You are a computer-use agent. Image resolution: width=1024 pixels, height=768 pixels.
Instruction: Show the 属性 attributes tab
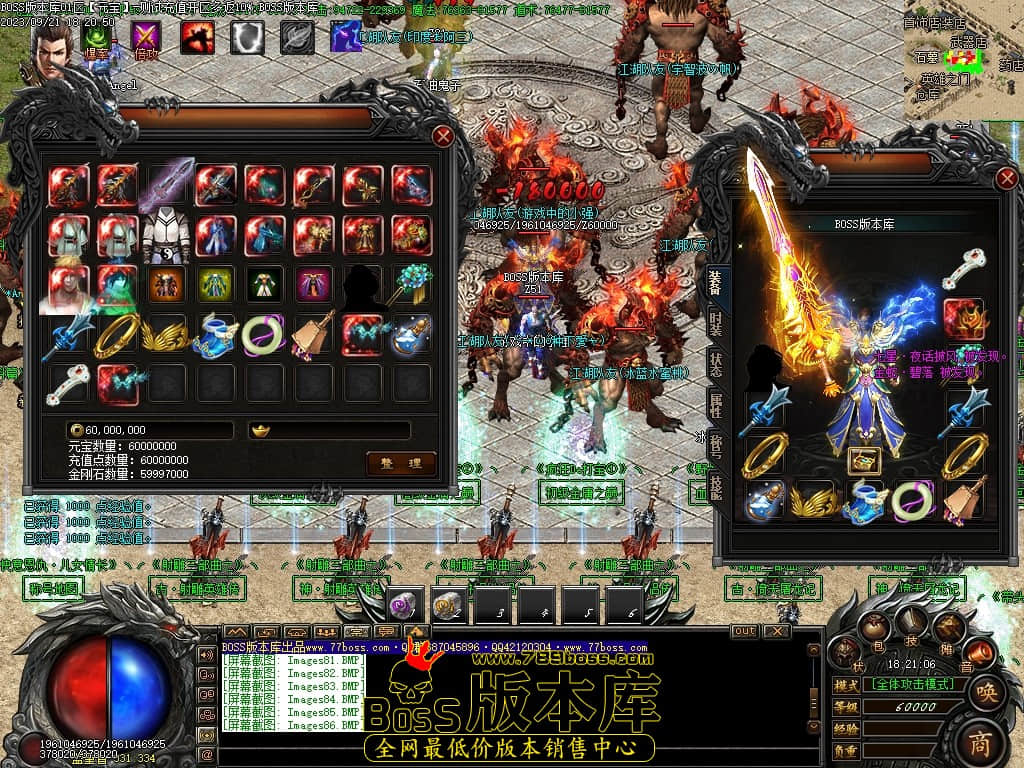(716, 404)
